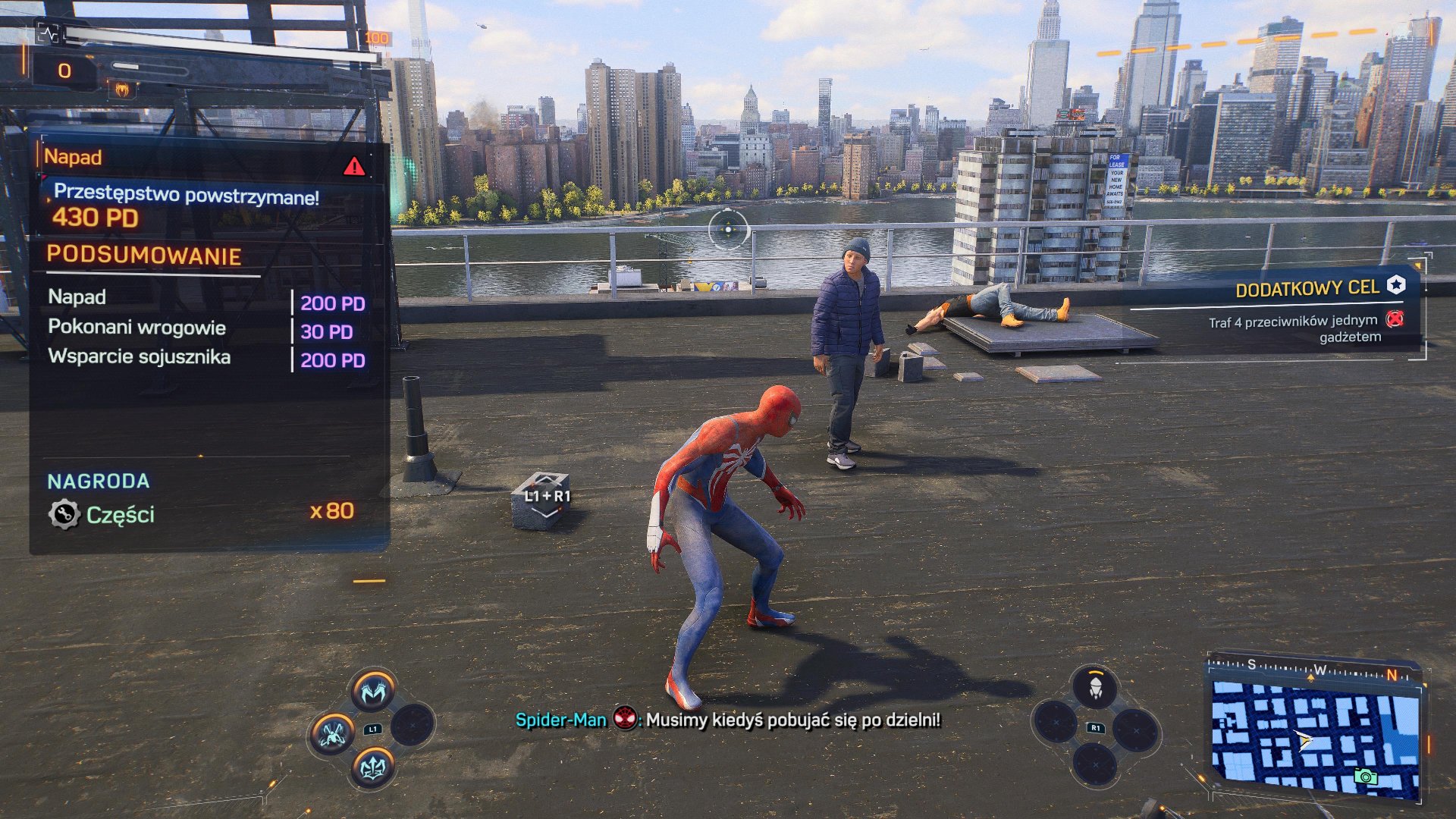
Task: Activate the top spider-arm ability icon
Action: pyautogui.click(x=373, y=691)
